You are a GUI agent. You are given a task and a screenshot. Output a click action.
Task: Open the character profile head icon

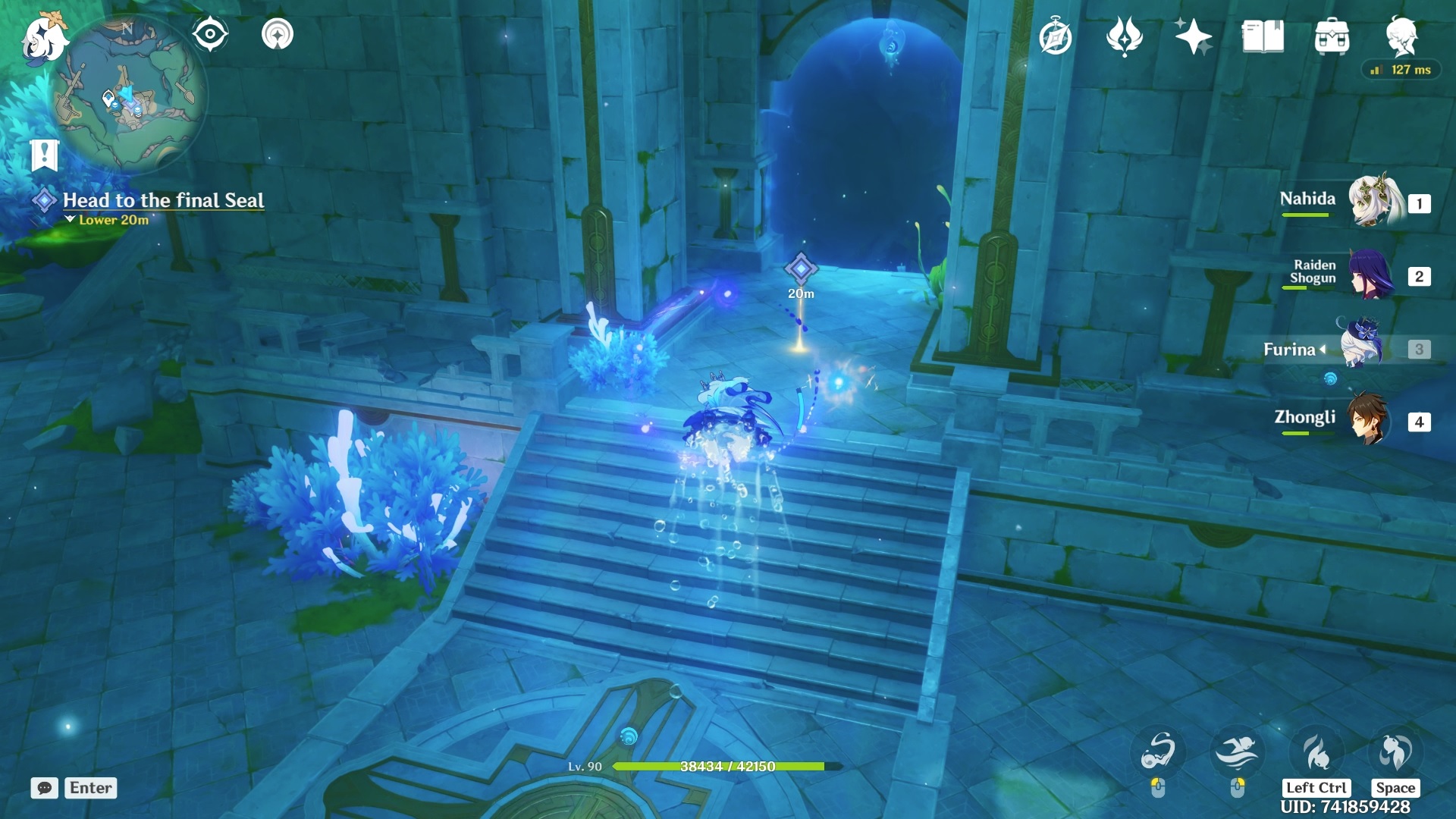click(1401, 36)
